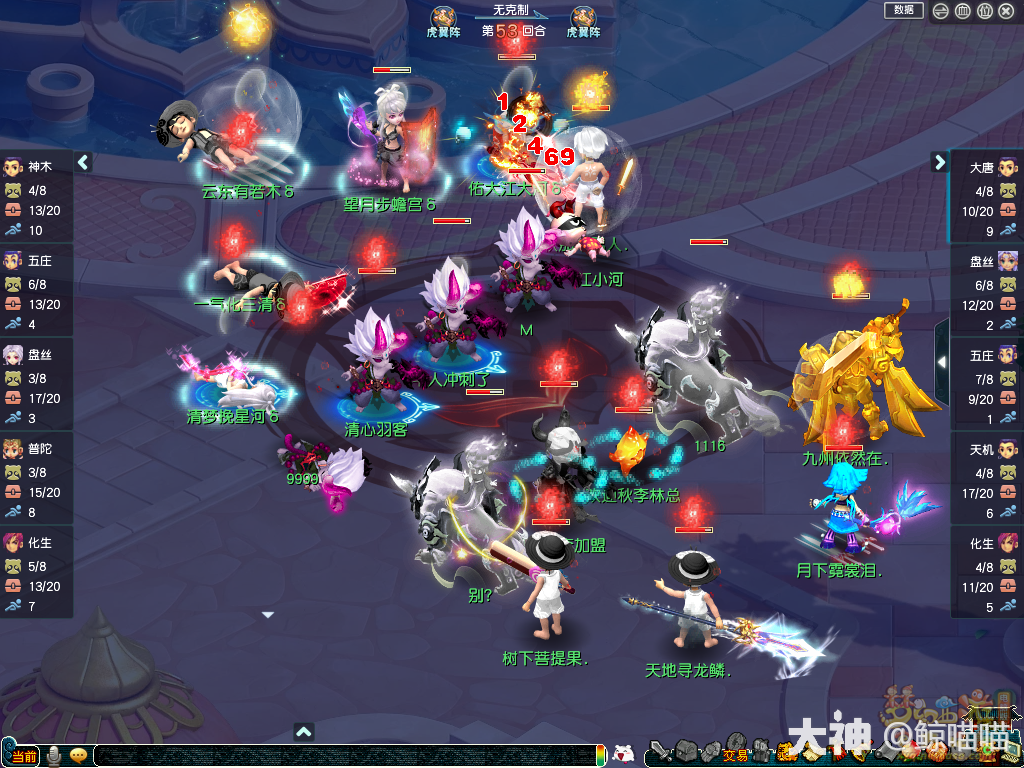Toggle the 血 health display button
1024x768 pixels.
pos(963,11)
